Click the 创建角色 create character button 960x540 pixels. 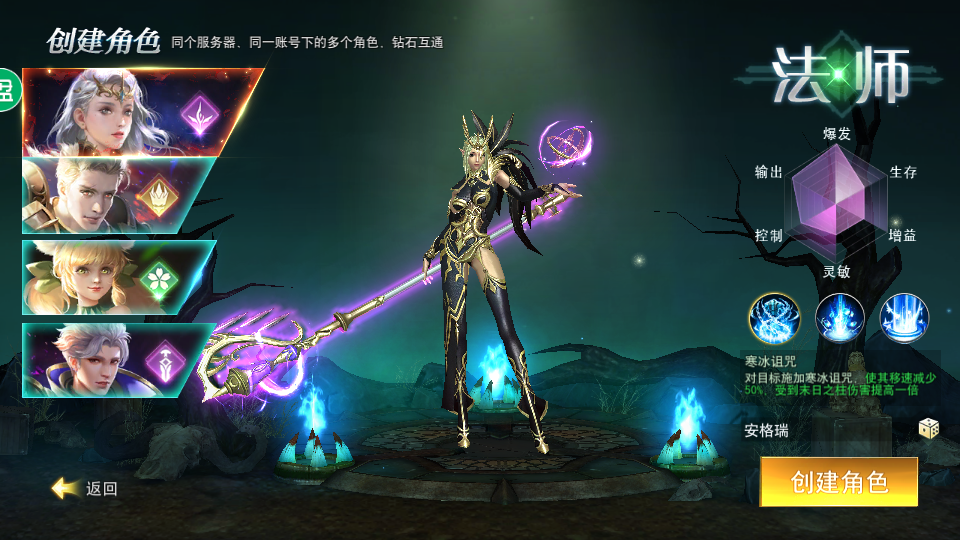(838, 482)
